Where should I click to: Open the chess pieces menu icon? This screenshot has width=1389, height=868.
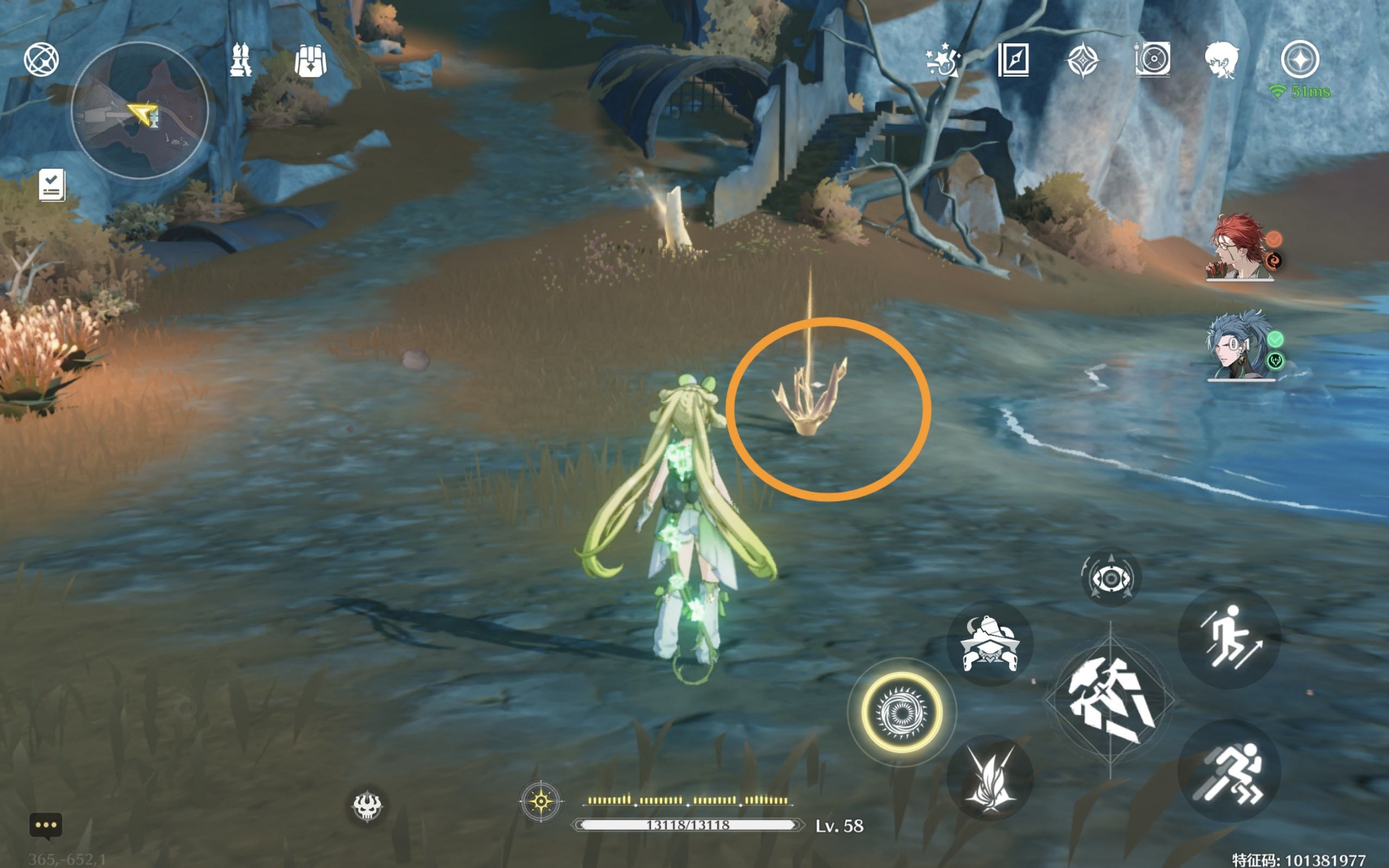click(x=240, y=60)
